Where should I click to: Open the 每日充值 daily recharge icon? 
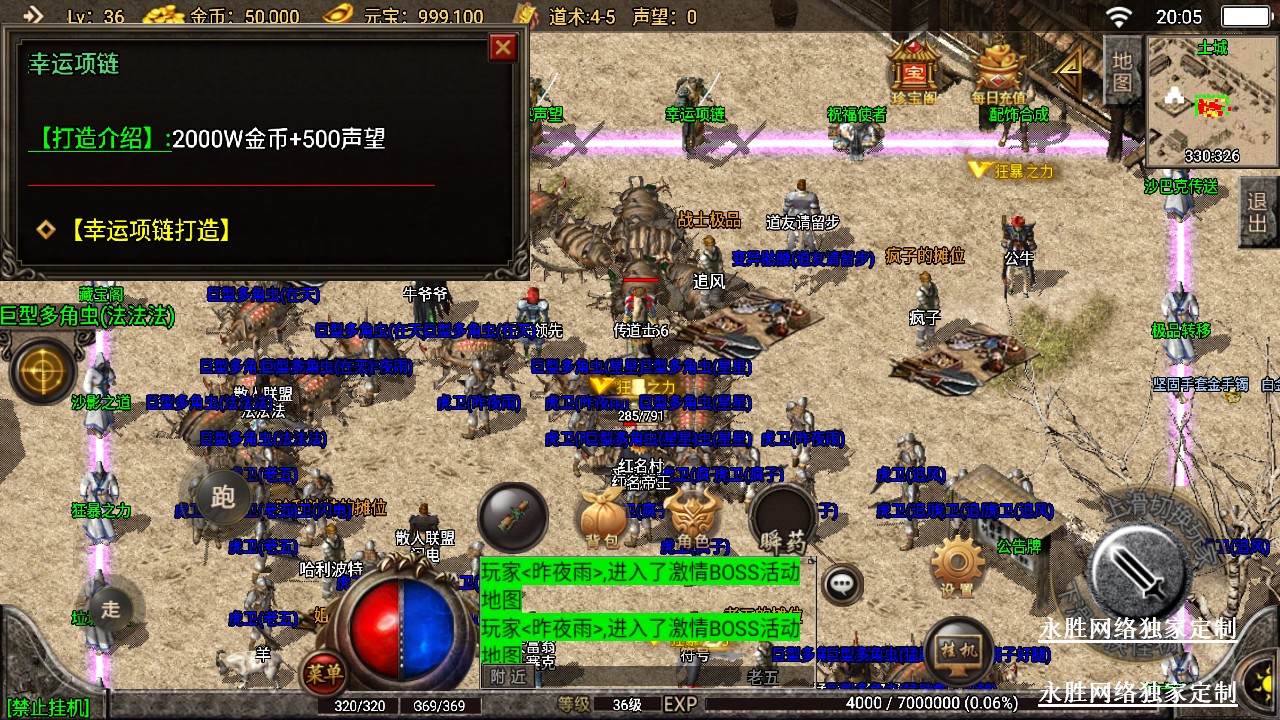coord(998,69)
